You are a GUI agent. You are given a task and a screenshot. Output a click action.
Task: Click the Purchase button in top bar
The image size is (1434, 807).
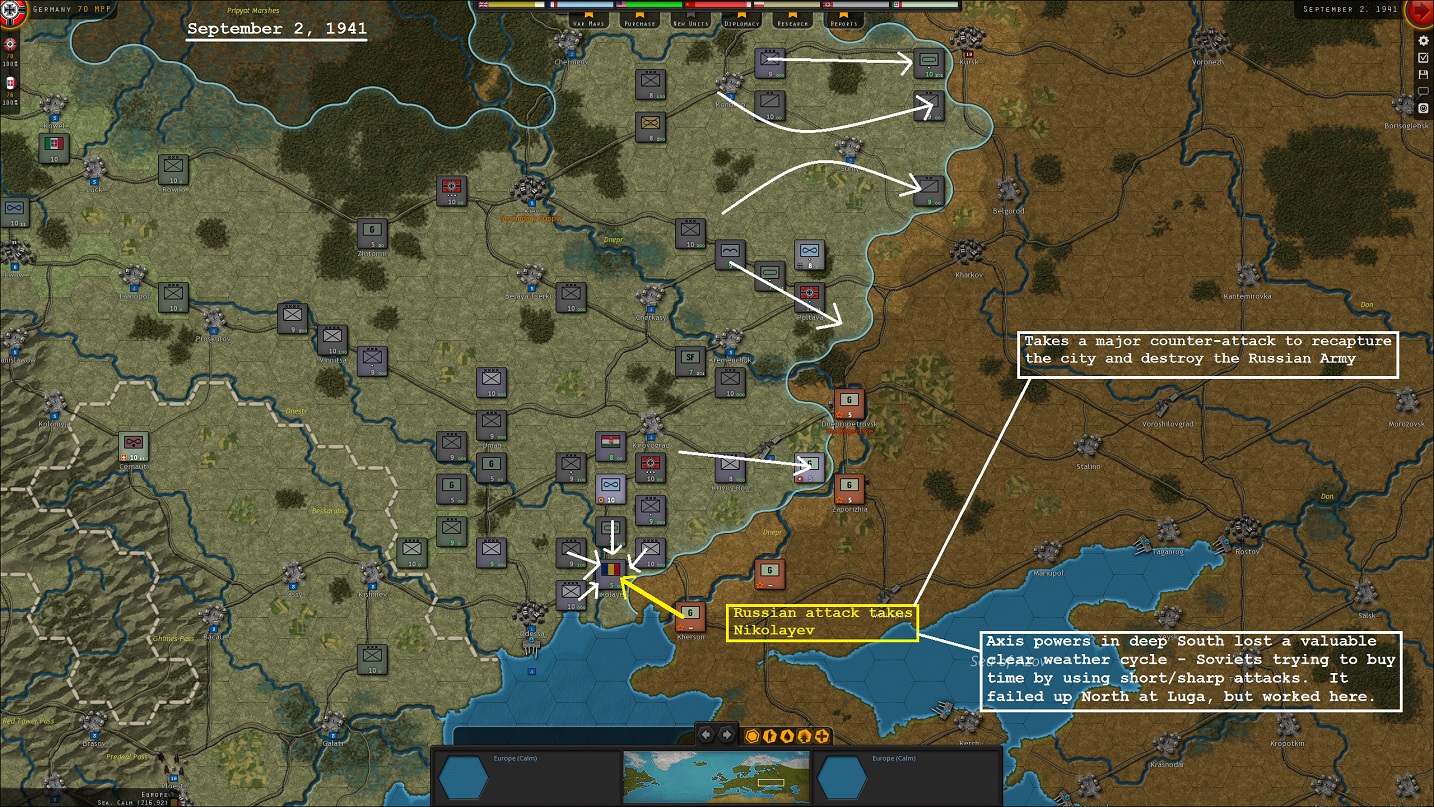(x=639, y=22)
